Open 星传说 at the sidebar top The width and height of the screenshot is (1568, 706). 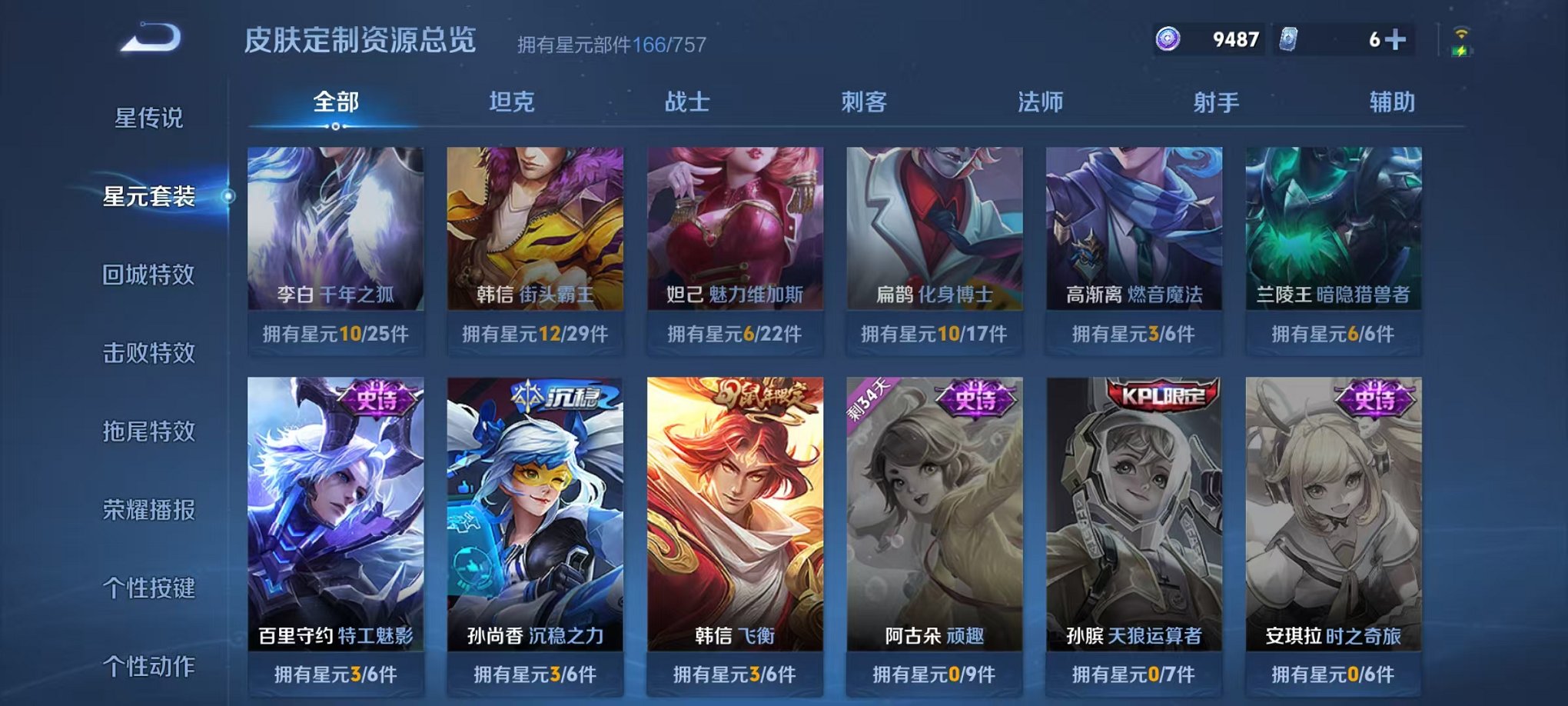click(148, 116)
